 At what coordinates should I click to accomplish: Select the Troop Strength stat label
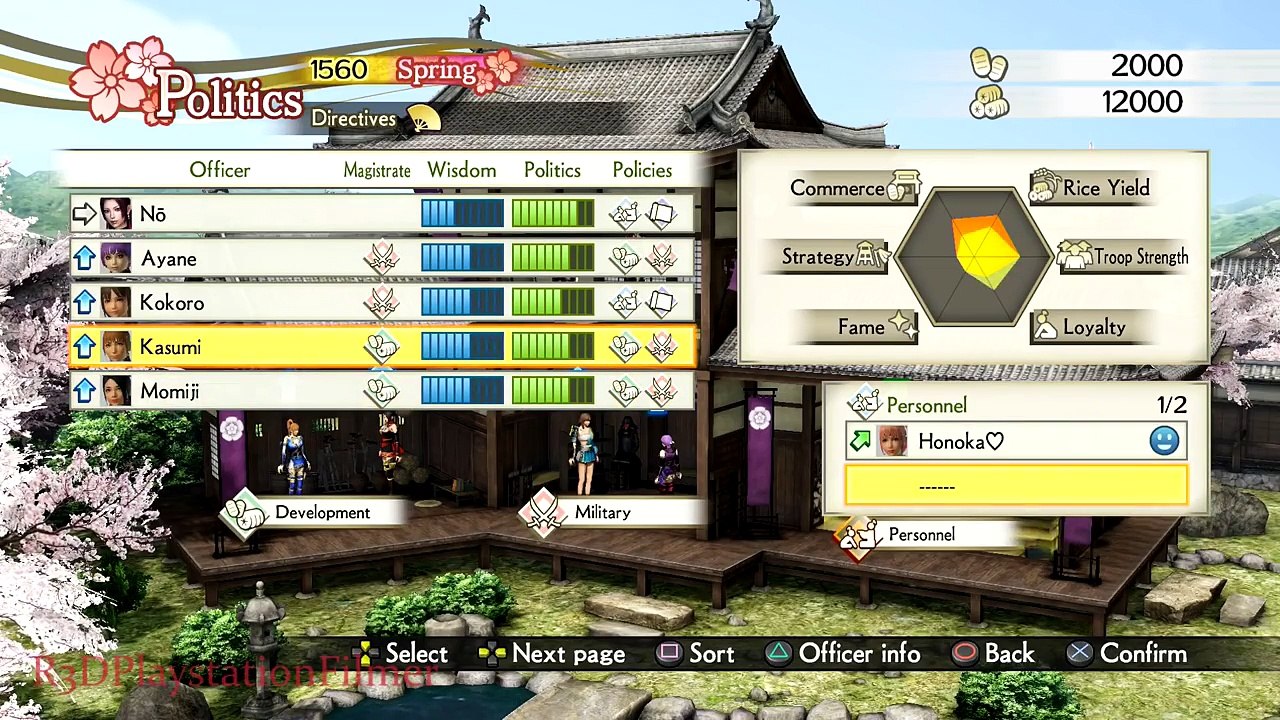click(1125, 257)
